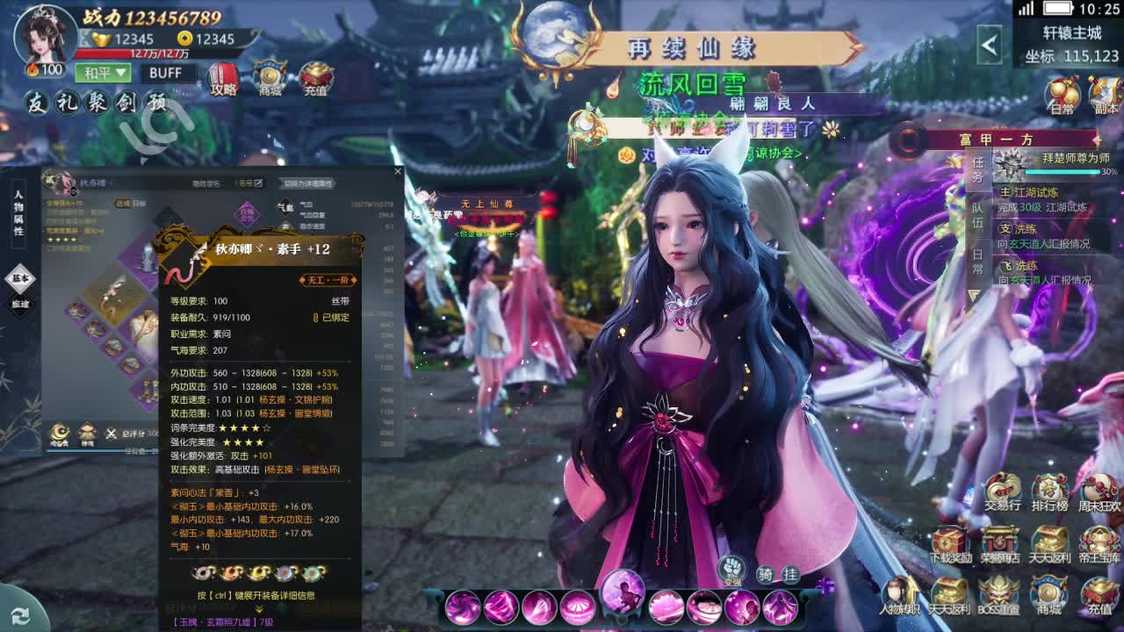Select the 江湖试炼 main quest entry
The image size is (1124, 632).
[1050, 199]
